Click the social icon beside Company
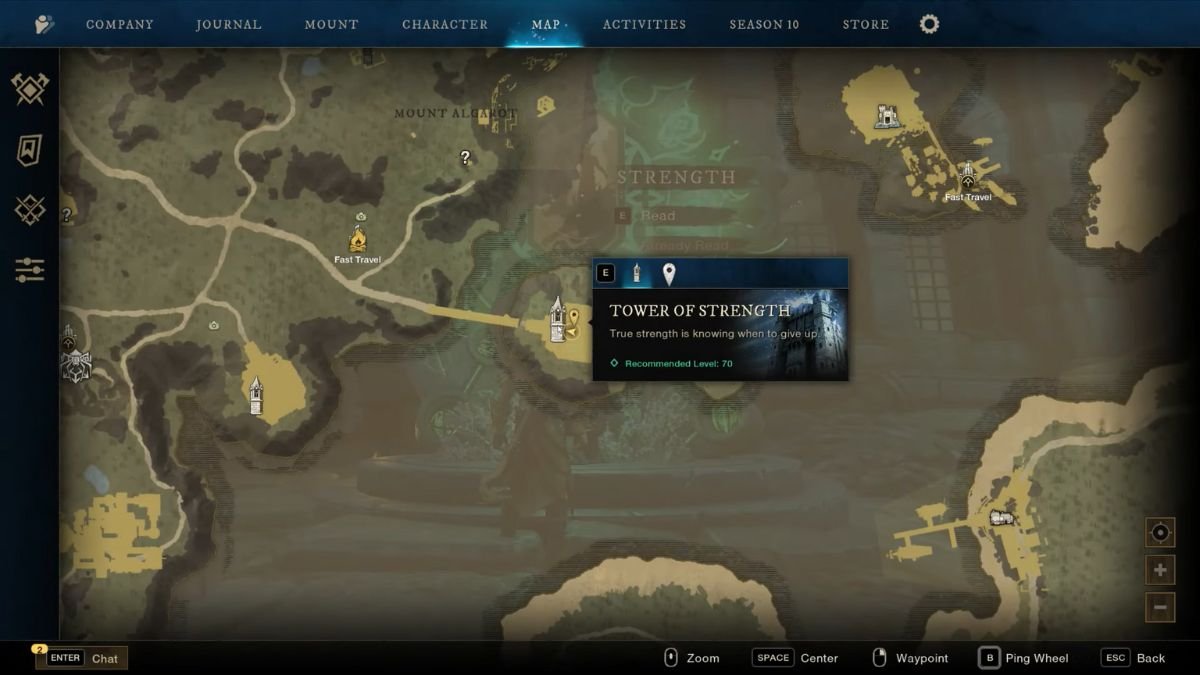The width and height of the screenshot is (1200, 675). 44,24
